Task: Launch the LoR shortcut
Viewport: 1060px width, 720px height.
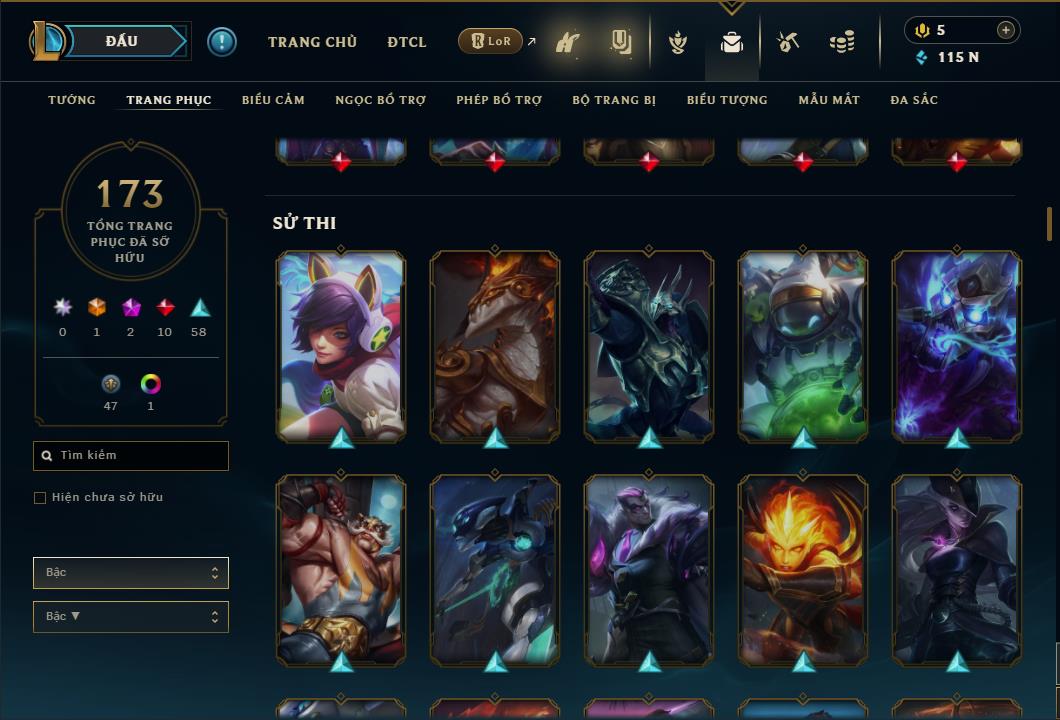Action: point(491,41)
